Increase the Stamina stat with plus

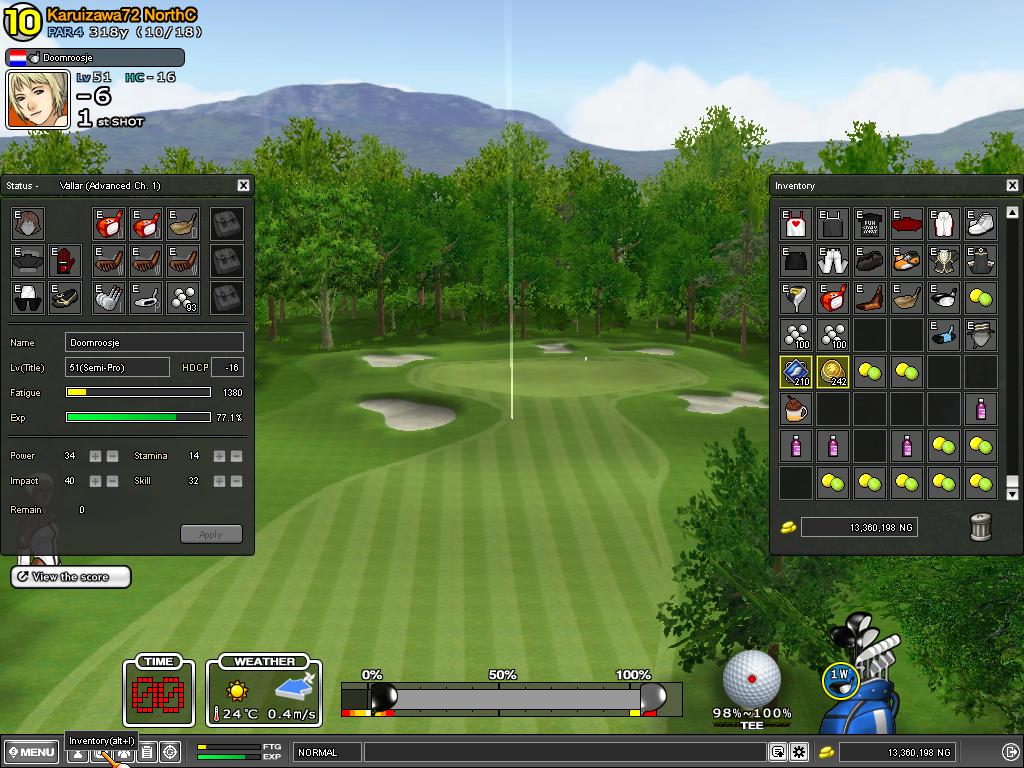[x=219, y=456]
